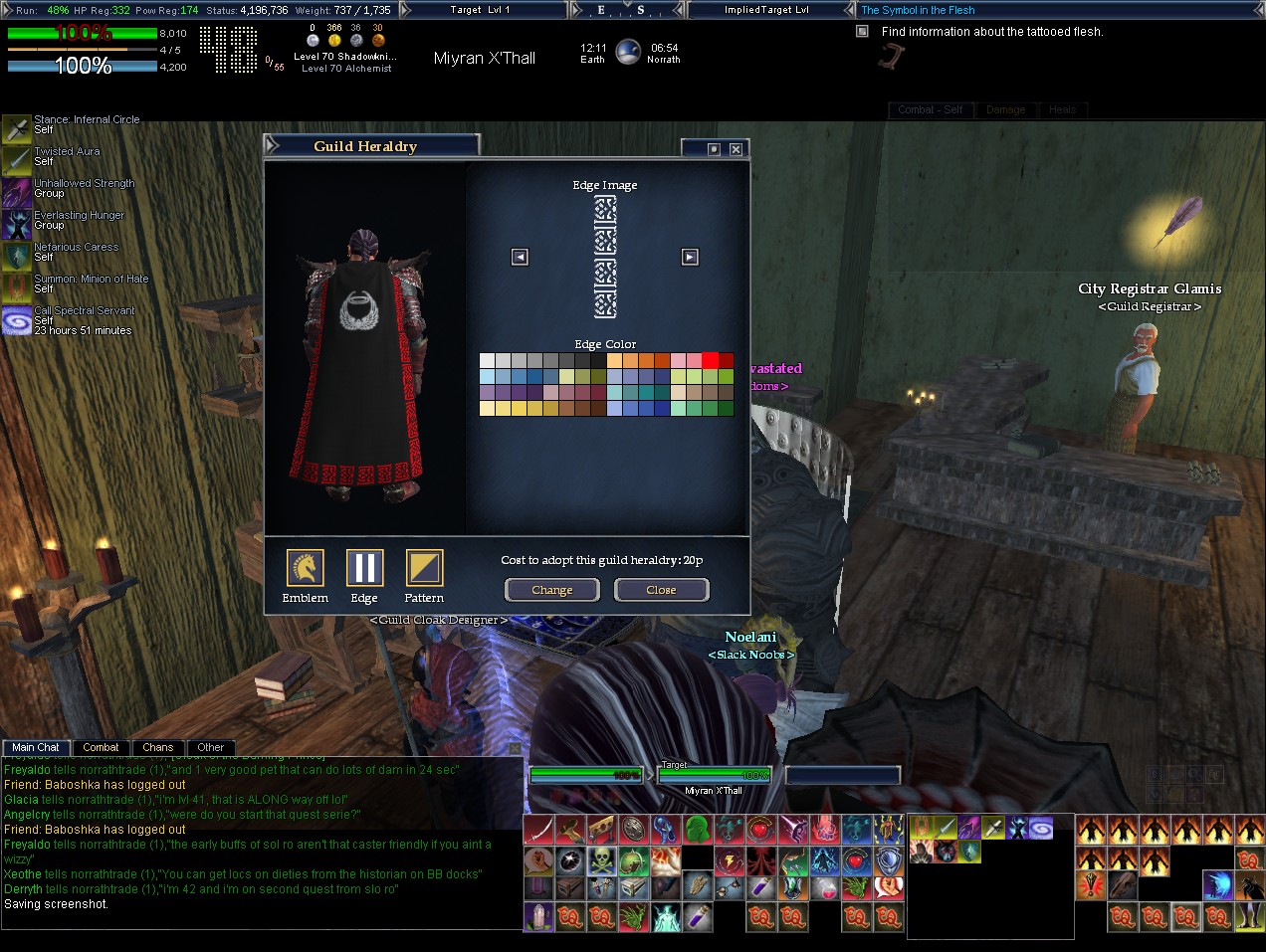
Task: Activate the curved sword hotbar ability
Action: point(538,830)
